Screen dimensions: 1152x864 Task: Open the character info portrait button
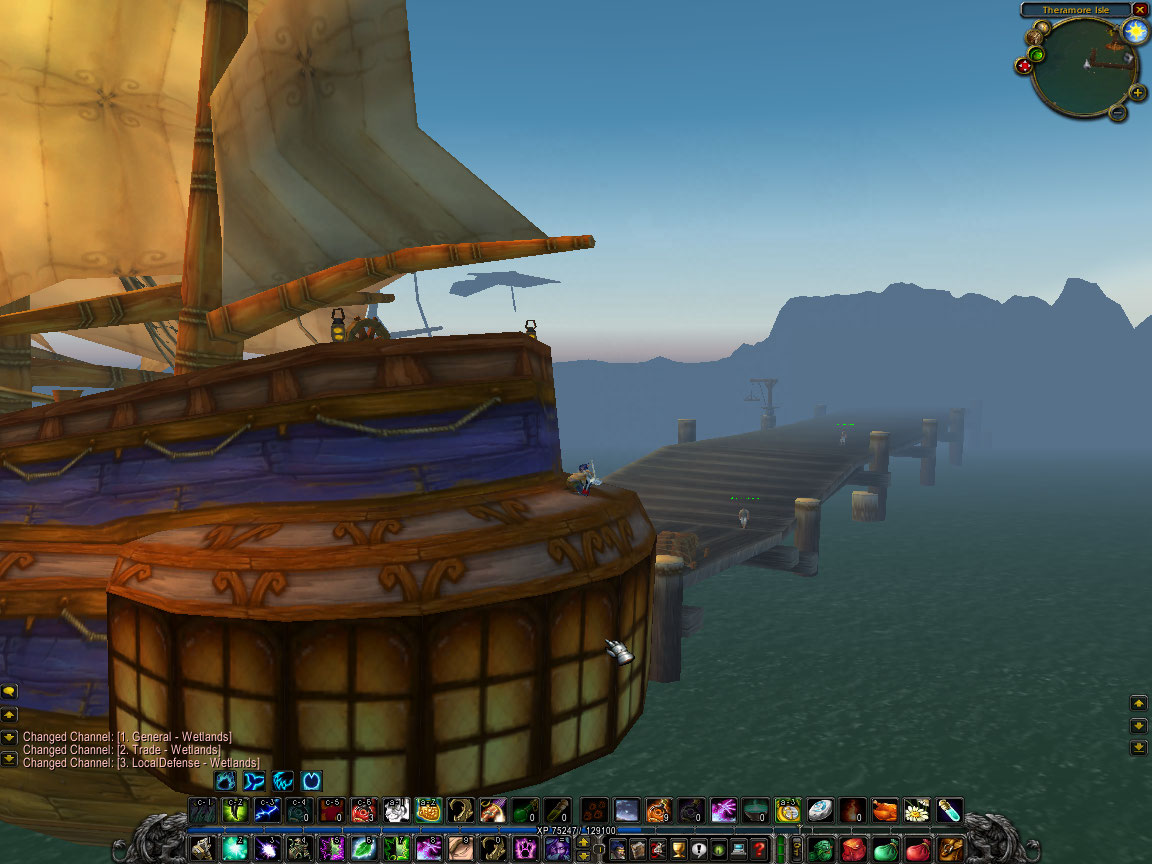pyautogui.click(x=618, y=849)
